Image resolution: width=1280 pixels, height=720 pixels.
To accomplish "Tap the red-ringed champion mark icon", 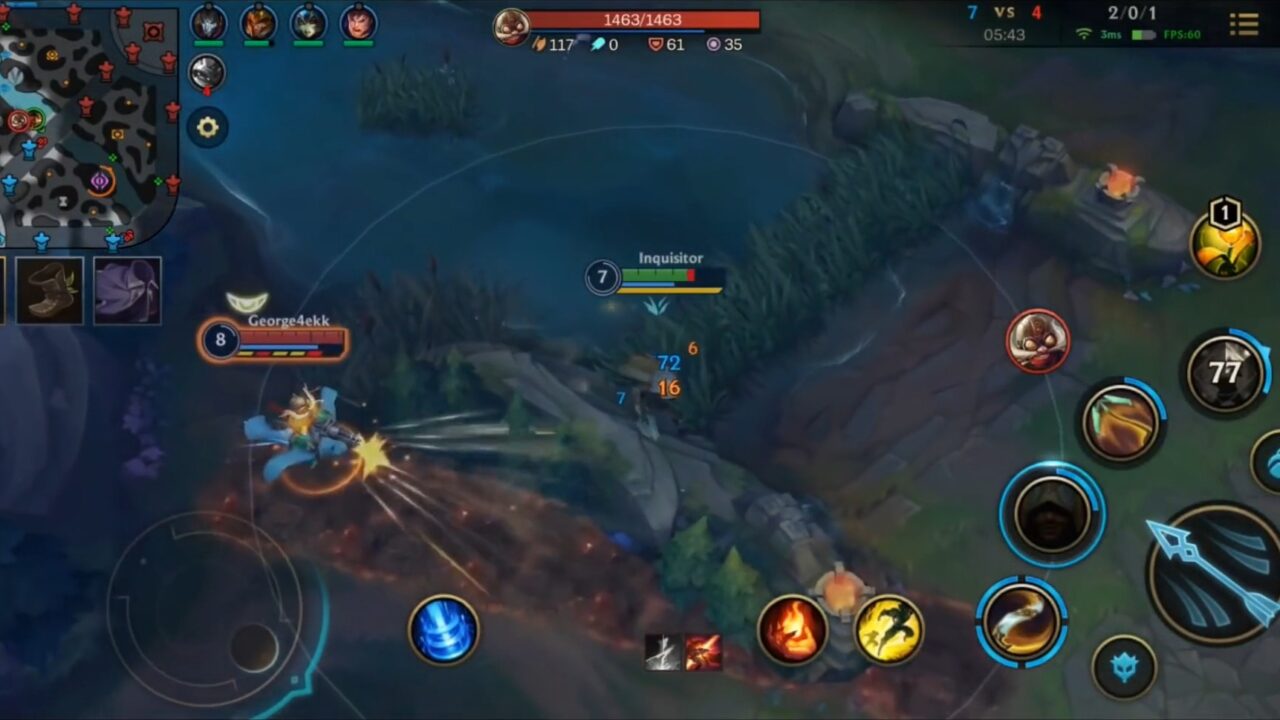I will tap(1040, 342).
